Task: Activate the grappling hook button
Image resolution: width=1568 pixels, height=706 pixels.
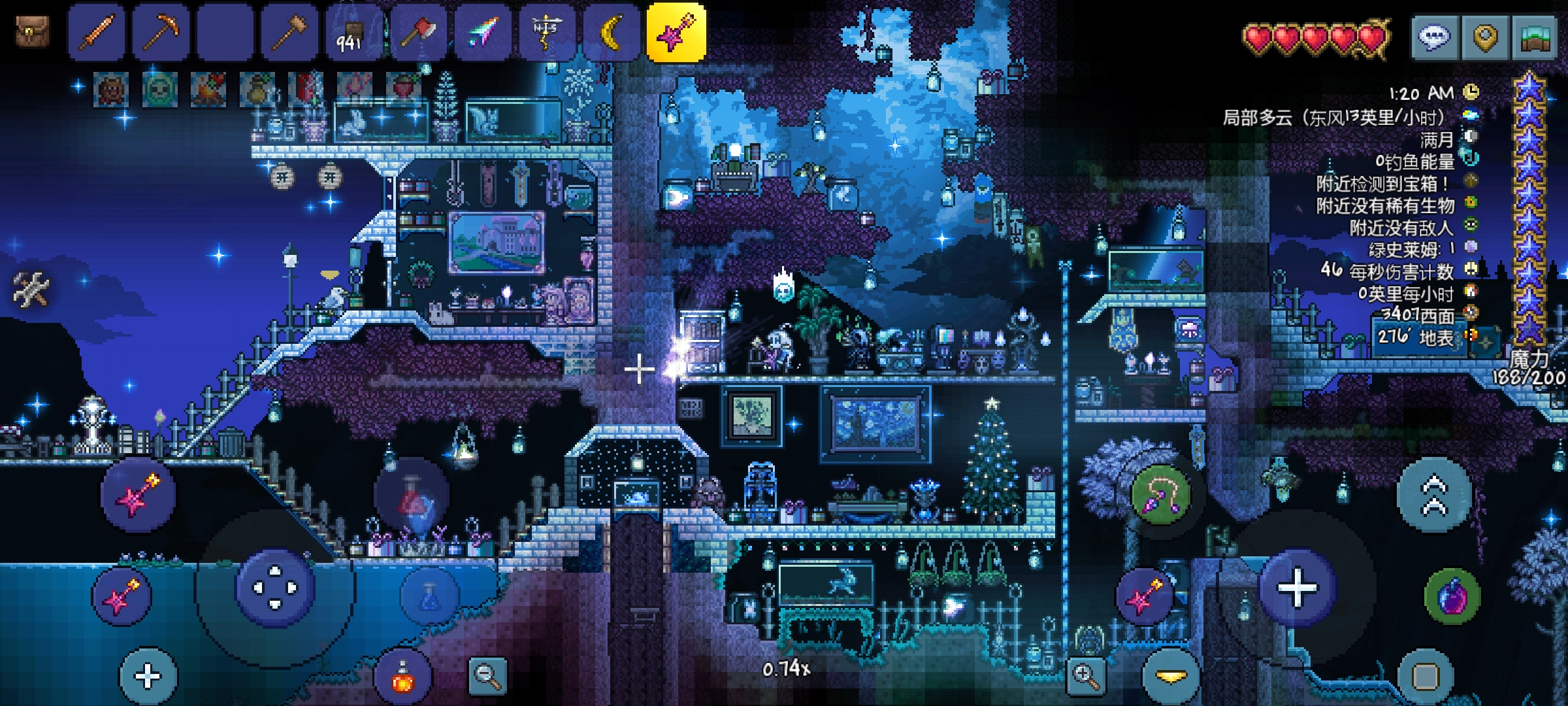Action: [x=1160, y=494]
